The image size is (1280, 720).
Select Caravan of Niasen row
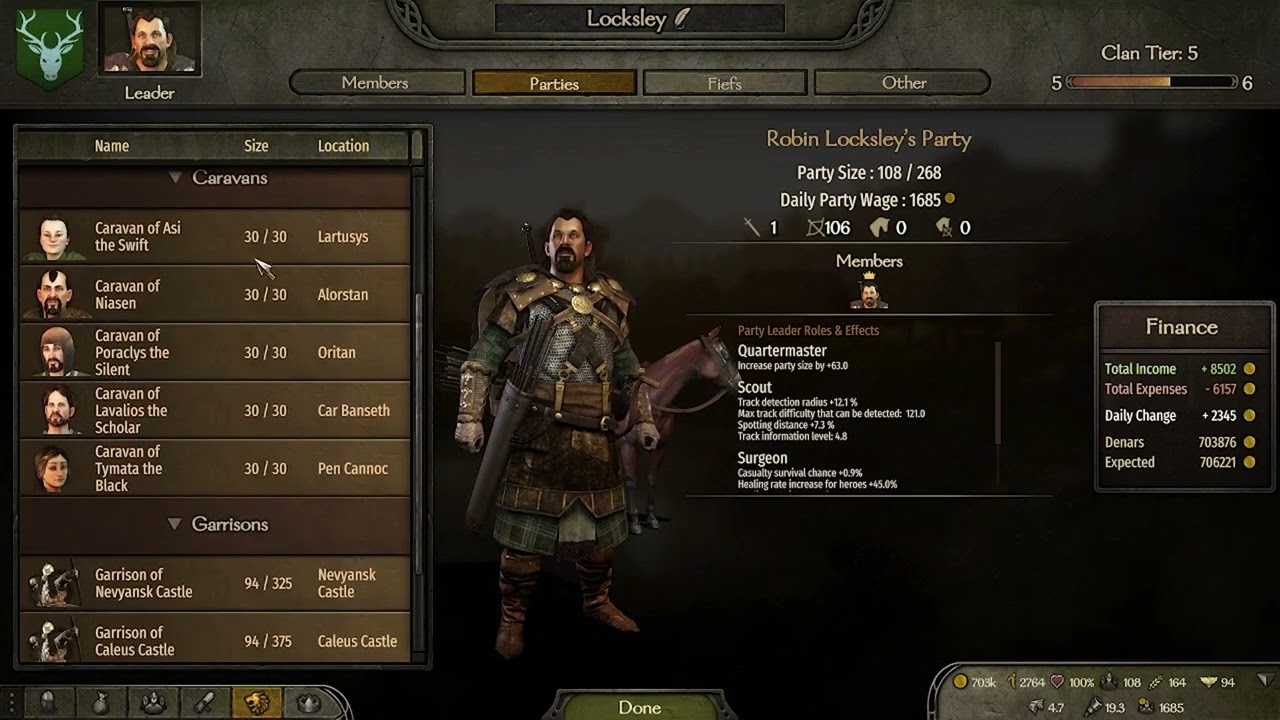coord(215,295)
